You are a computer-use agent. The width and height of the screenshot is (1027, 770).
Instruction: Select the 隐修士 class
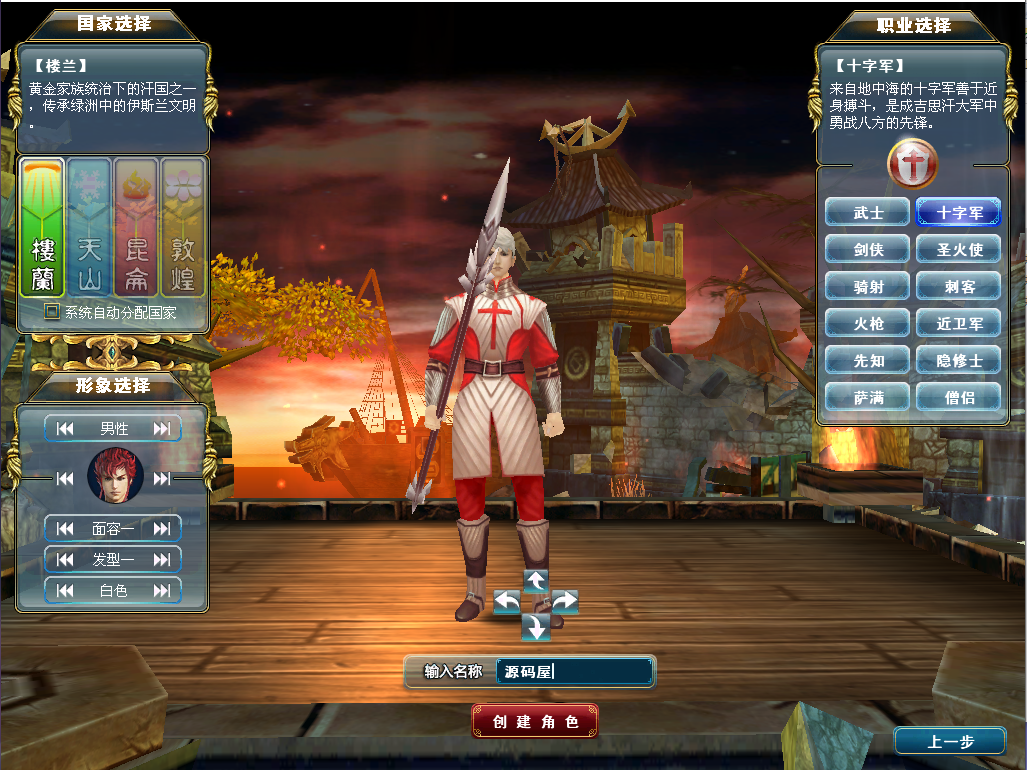click(x=958, y=360)
